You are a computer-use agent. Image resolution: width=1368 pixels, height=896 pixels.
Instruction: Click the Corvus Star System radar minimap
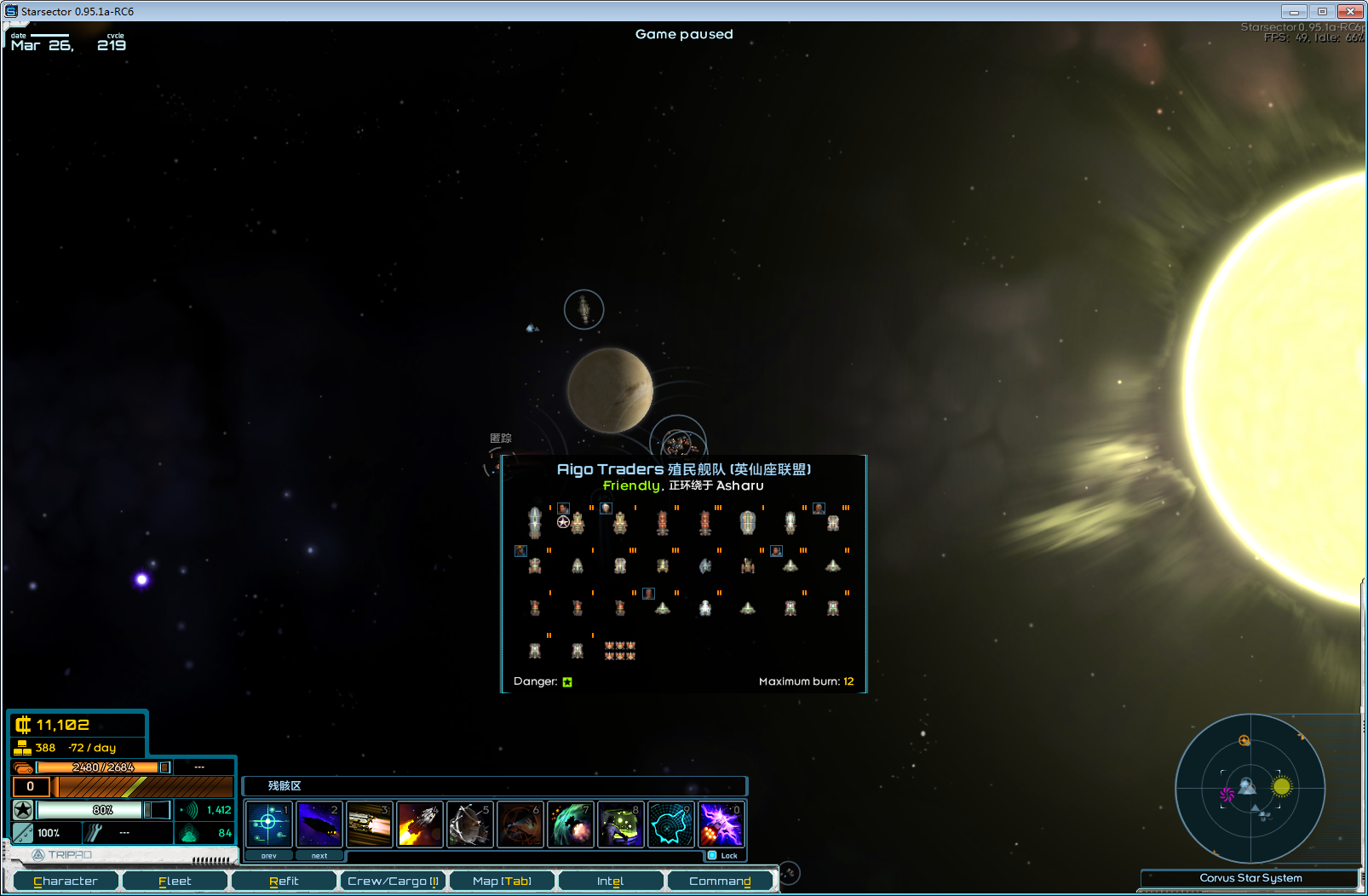pos(1250,789)
